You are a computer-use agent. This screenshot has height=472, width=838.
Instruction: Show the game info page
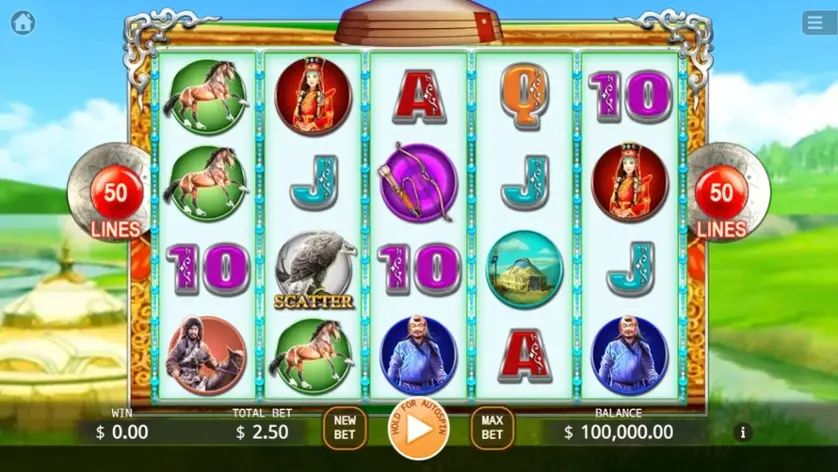(x=742, y=432)
